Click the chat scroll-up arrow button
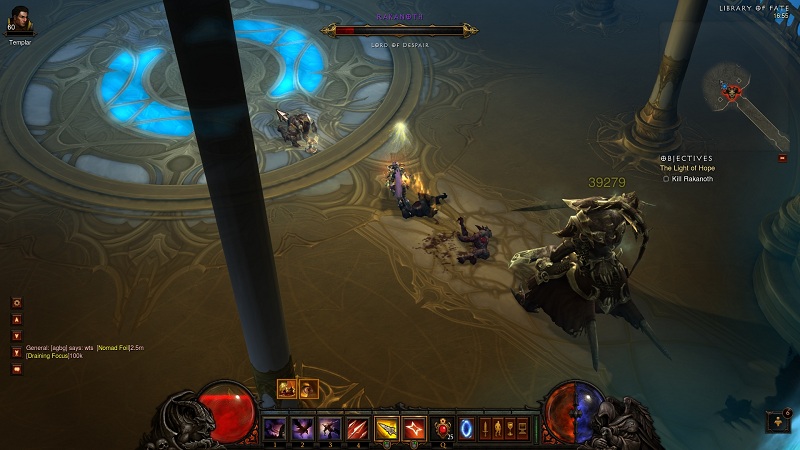This screenshot has height=450, width=800. (16, 320)
